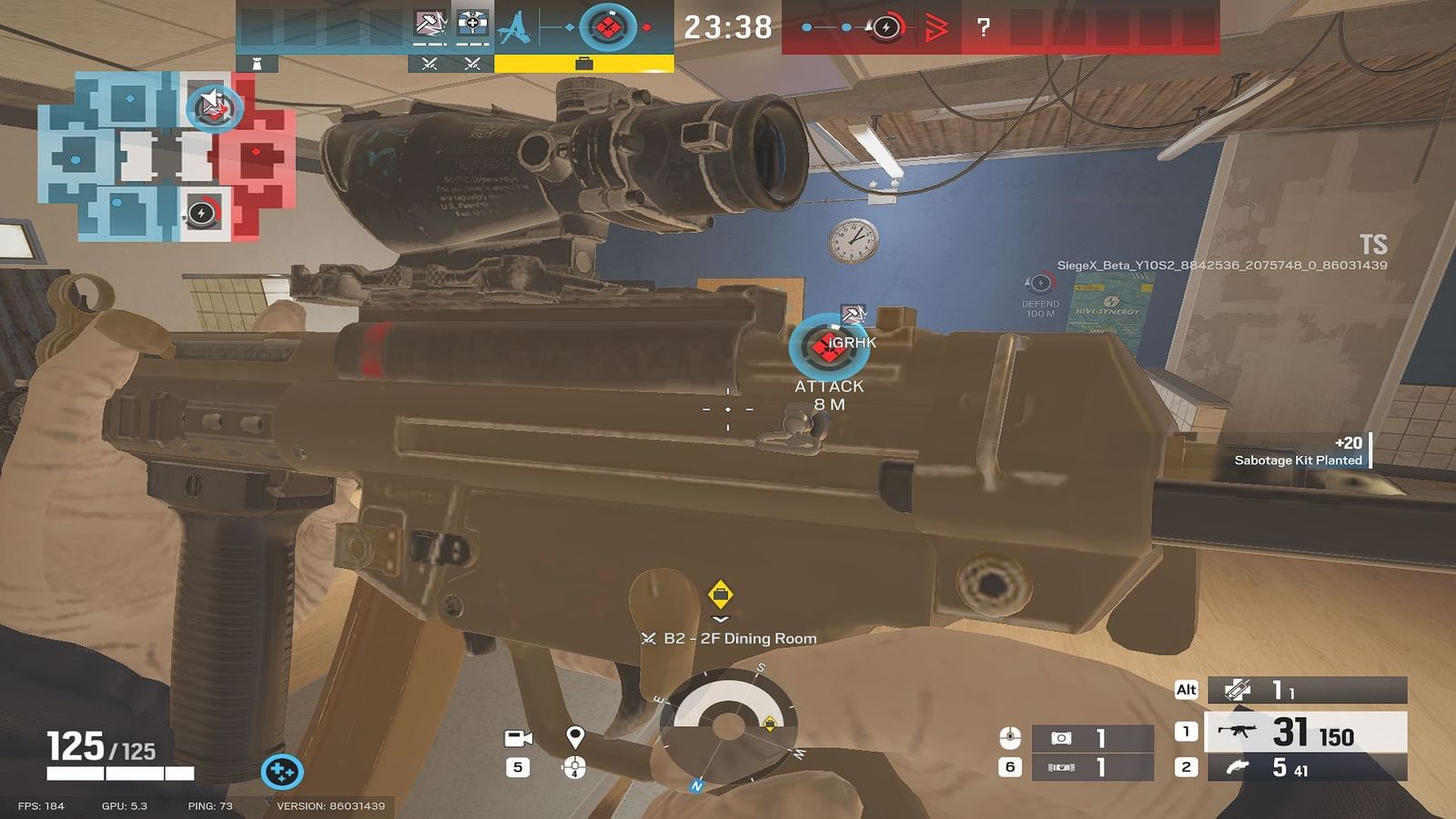Image resolution: width=1456 pixels, height=819 pixels.
Task: Select the observation camera icon above key 5
Action: coord(520,740)
